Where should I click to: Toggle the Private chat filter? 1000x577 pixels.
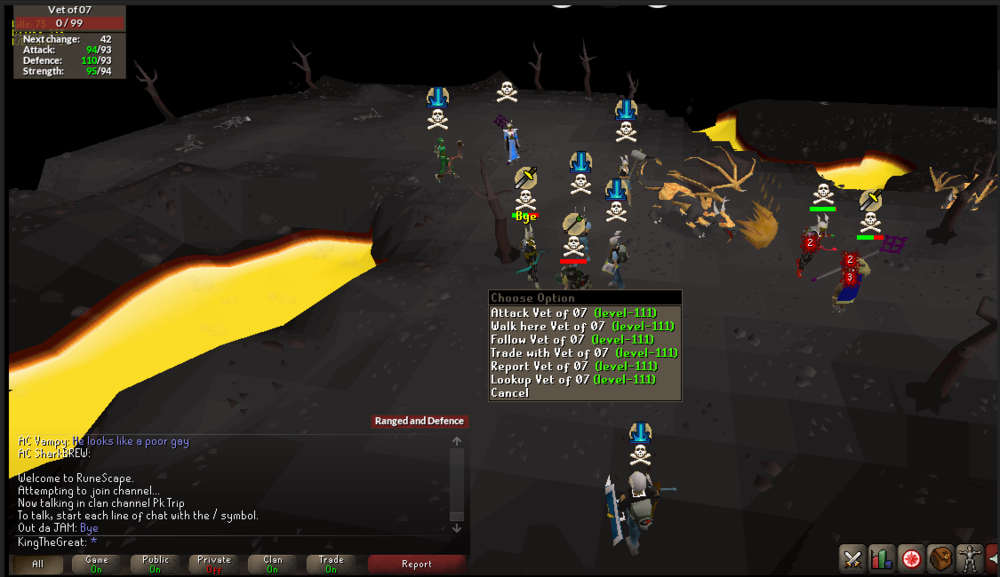(x=214, y=564)
